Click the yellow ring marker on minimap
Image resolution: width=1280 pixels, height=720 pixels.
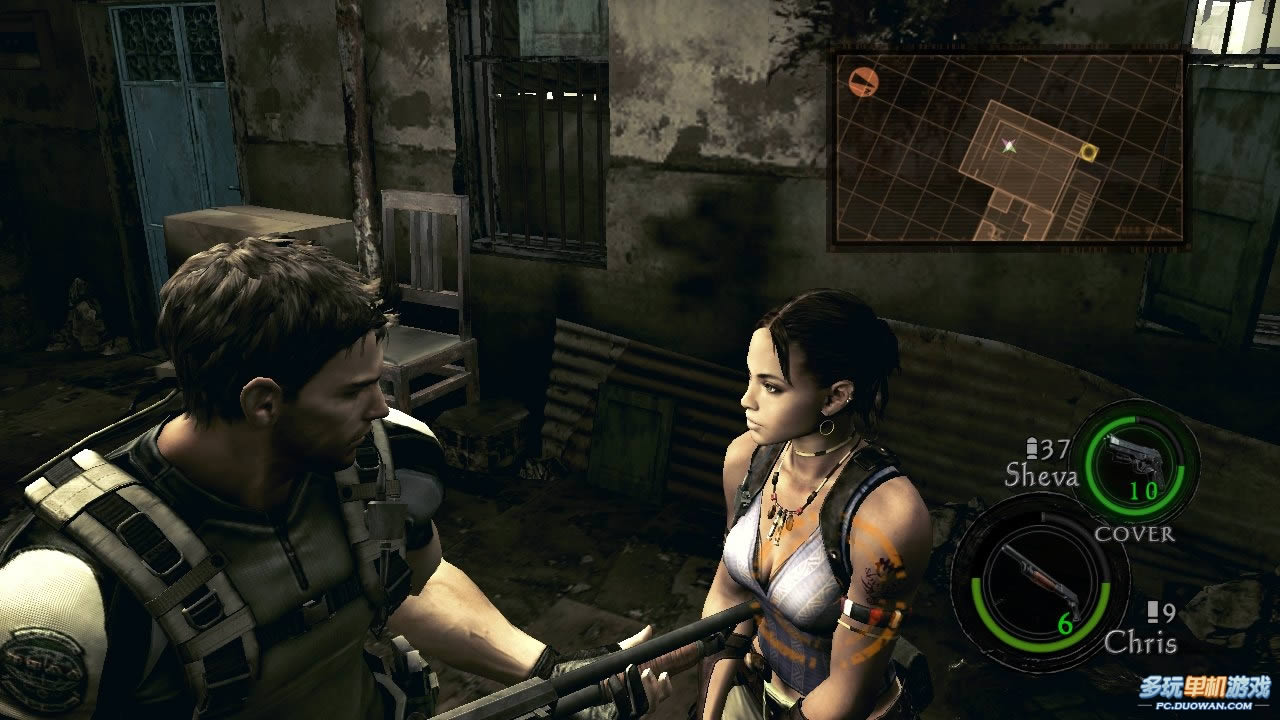(1088, 152)
